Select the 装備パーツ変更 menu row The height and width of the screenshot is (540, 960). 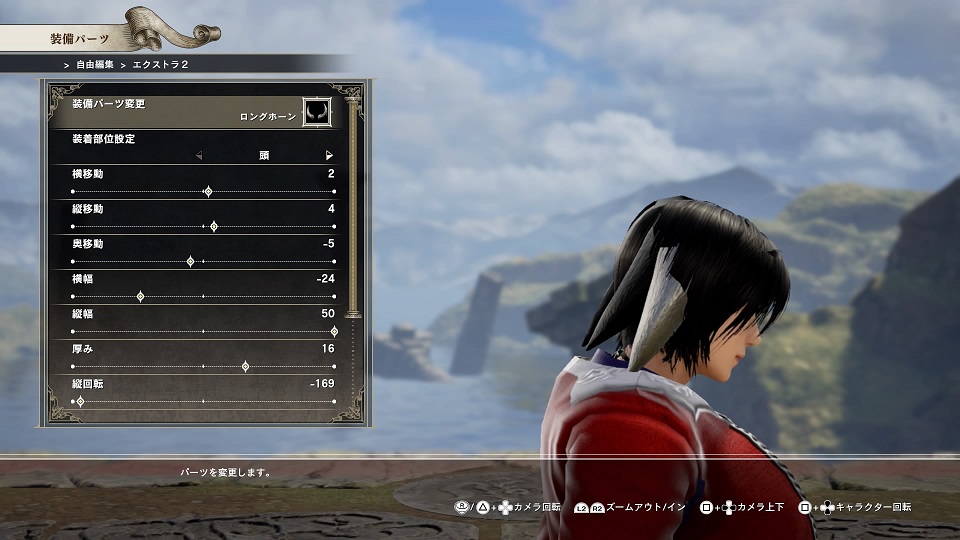tap(190, 108)
